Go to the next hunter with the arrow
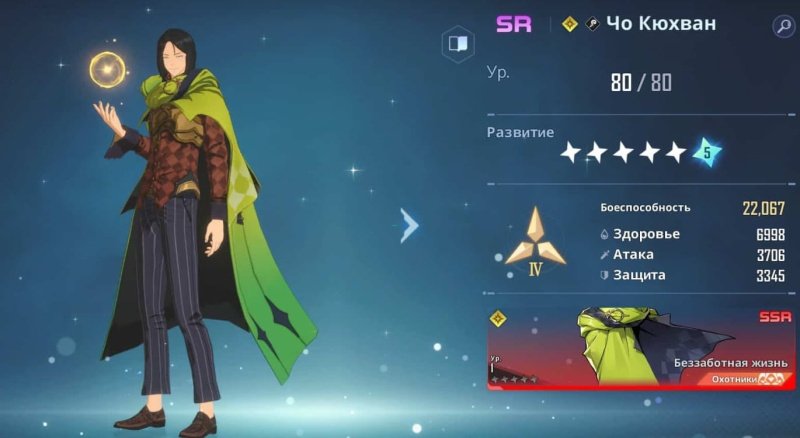The width and height of the screenshot is (800, 438). pyautogui.click(x=408, y=226)
